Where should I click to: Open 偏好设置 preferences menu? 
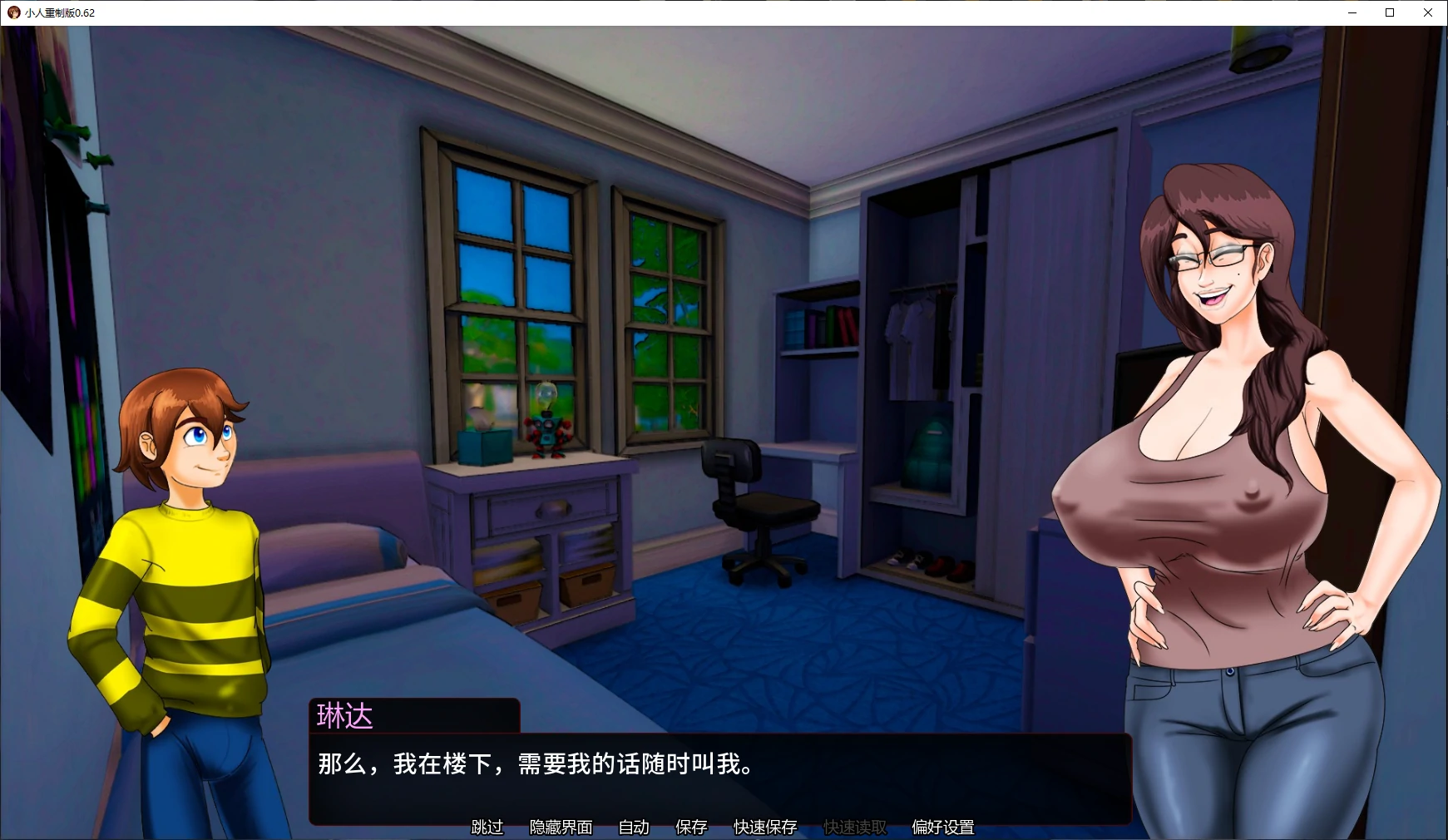[942, 828]
